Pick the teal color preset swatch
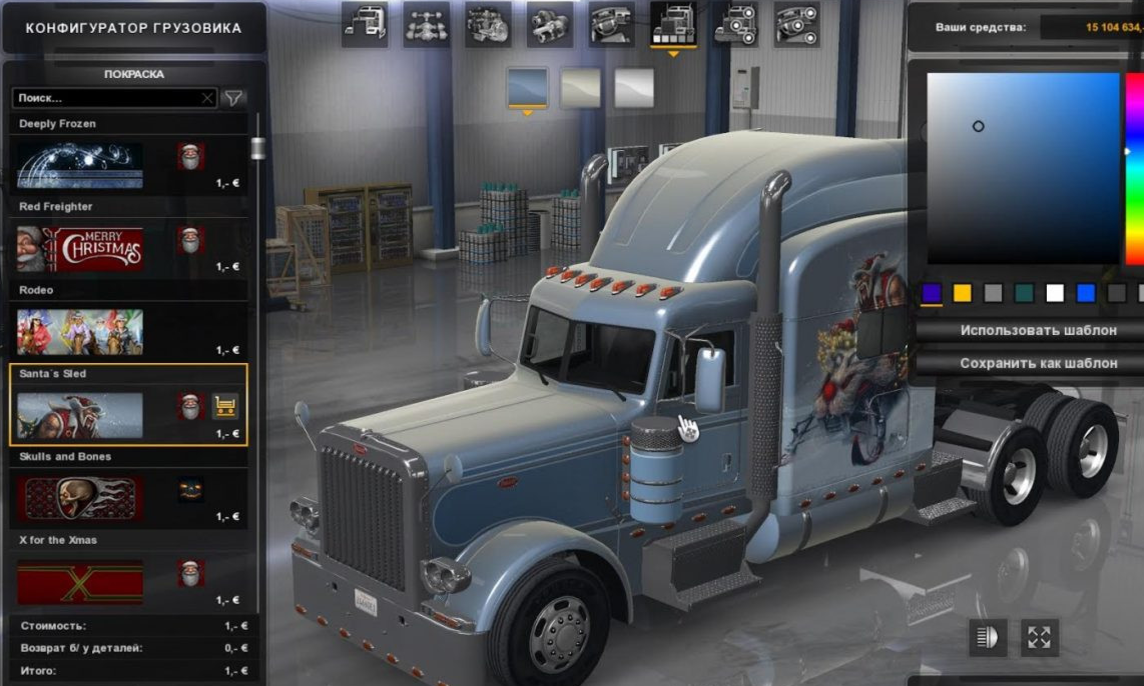This screenshot has width=1144, height=686. click(x=1024, y=293)
